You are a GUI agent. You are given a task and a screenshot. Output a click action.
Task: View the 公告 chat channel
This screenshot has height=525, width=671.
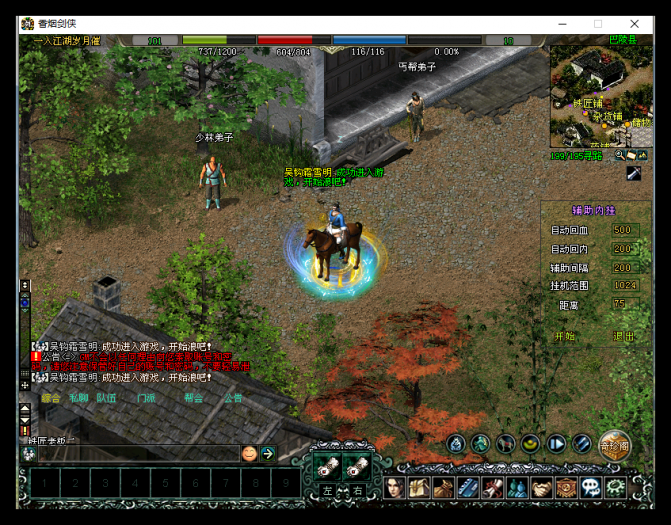(x=233, y=397)
